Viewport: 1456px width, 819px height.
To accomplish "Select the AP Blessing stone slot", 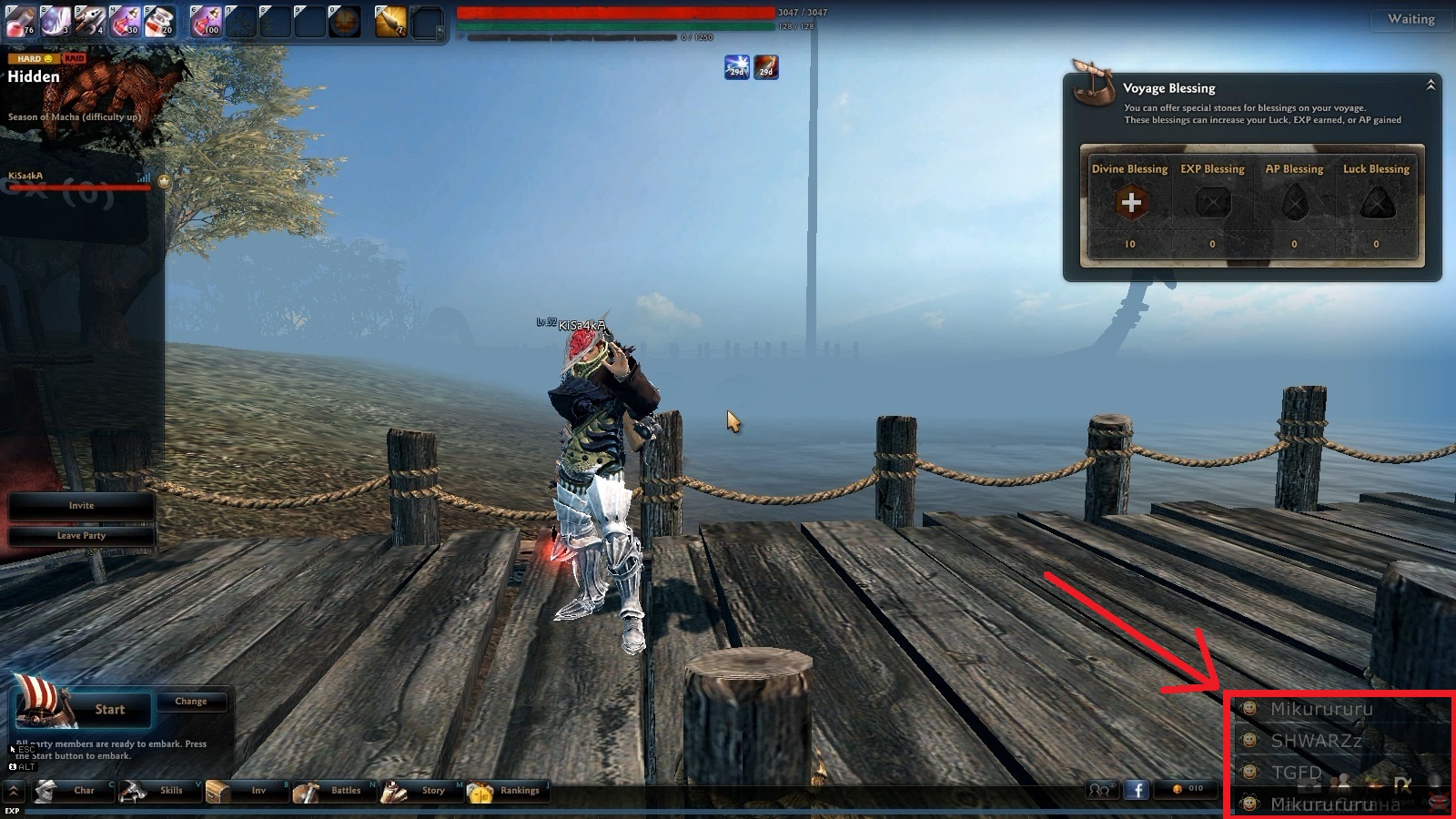I will tap(1294, 203).
